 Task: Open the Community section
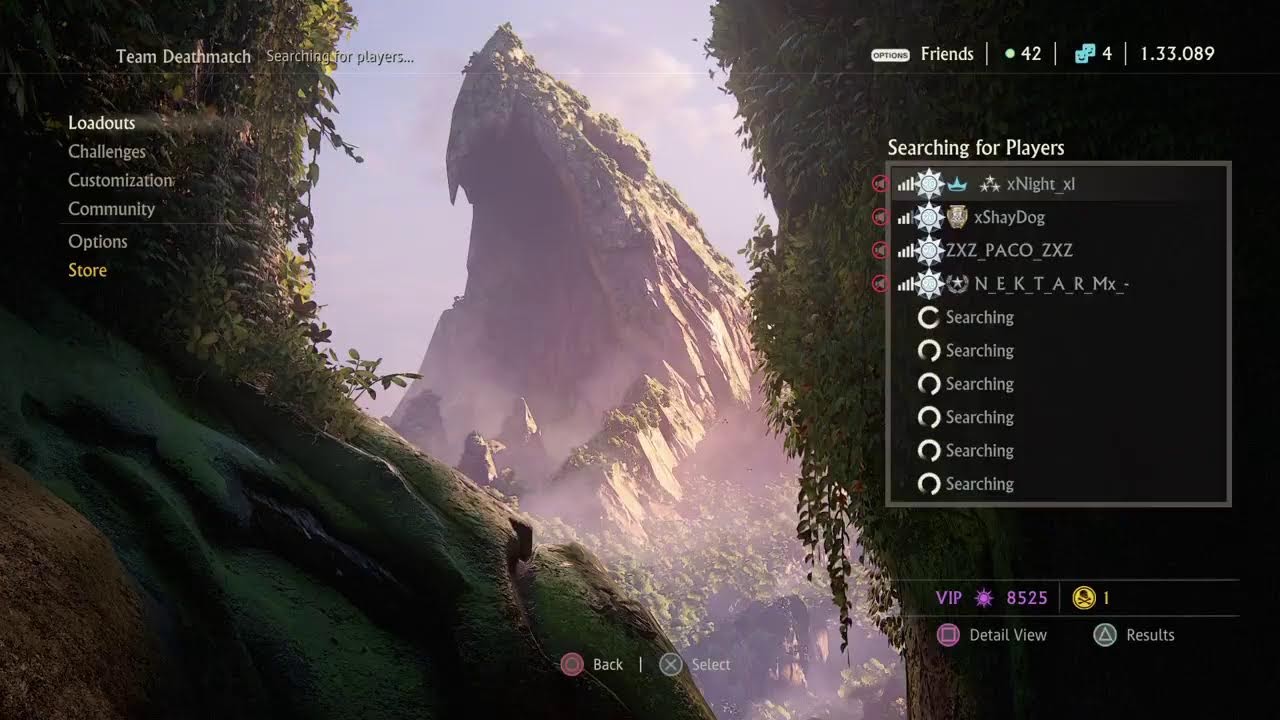point(111,209)
